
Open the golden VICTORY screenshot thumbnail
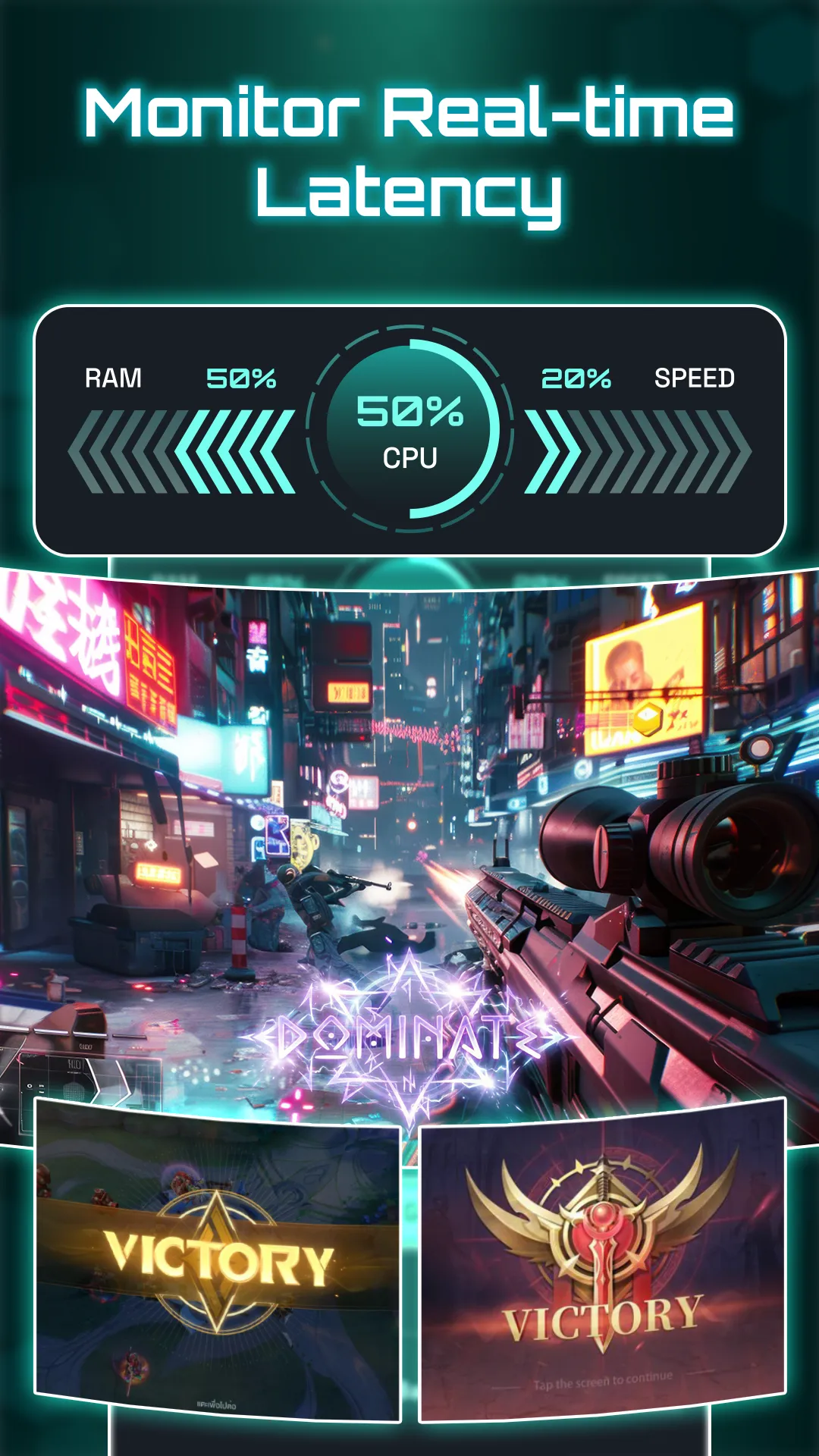pyautogui.click(x=218, y=1262)
